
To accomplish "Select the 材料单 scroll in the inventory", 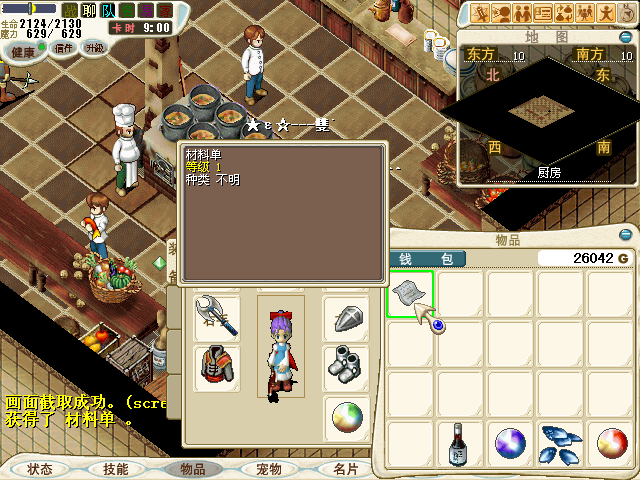I will (x=409, y=294).
